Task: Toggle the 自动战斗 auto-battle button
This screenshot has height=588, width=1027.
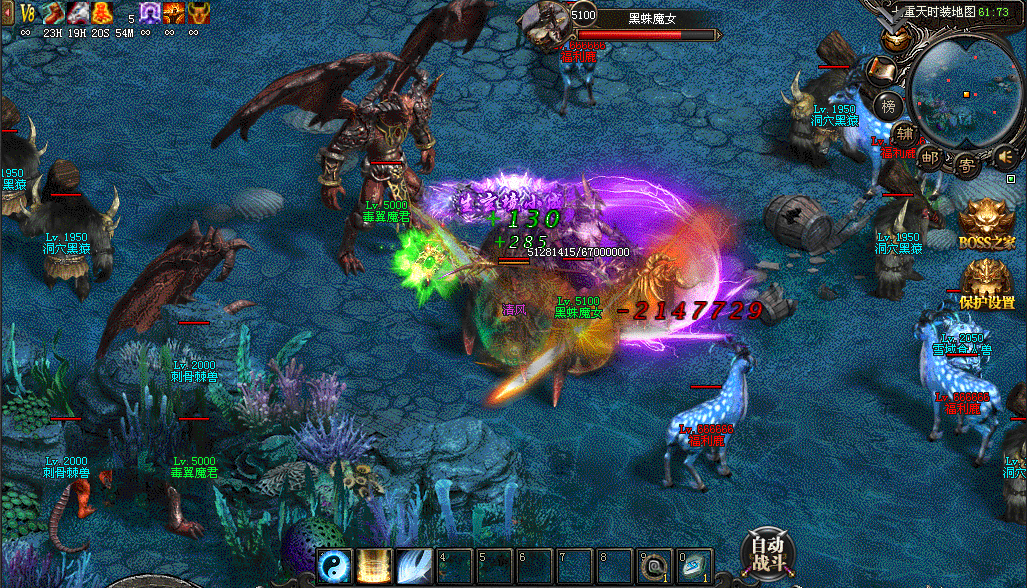Action: pyautogui.click(x=768, y=552)
